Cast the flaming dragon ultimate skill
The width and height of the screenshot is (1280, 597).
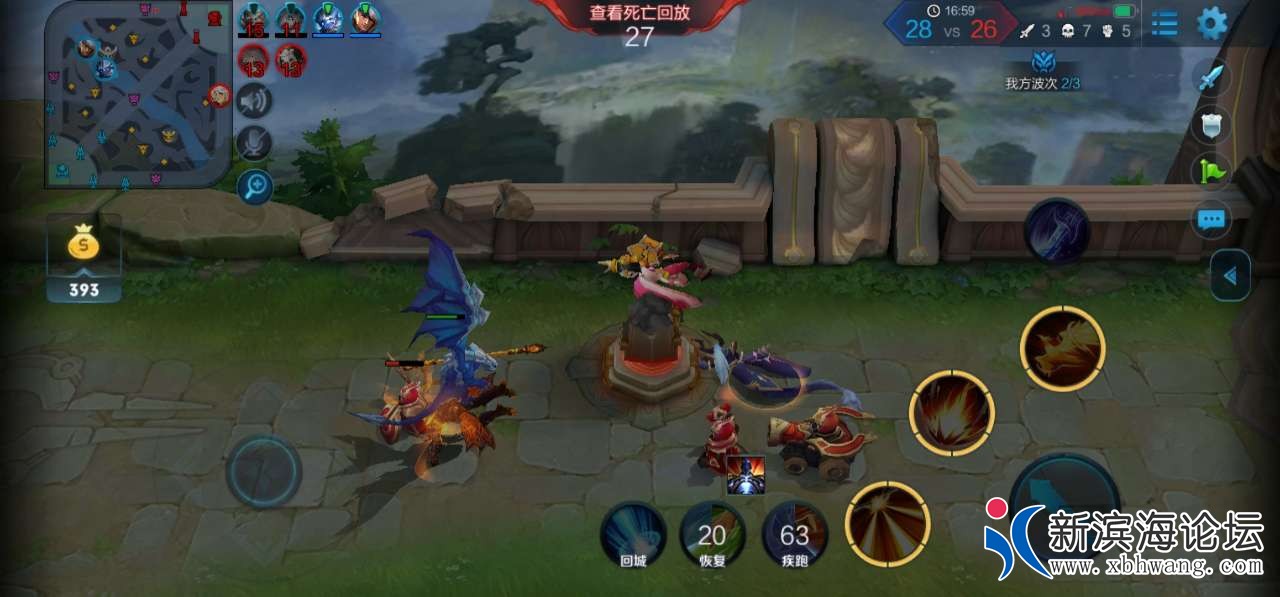pyautogui.click(x=1062, y=349)
